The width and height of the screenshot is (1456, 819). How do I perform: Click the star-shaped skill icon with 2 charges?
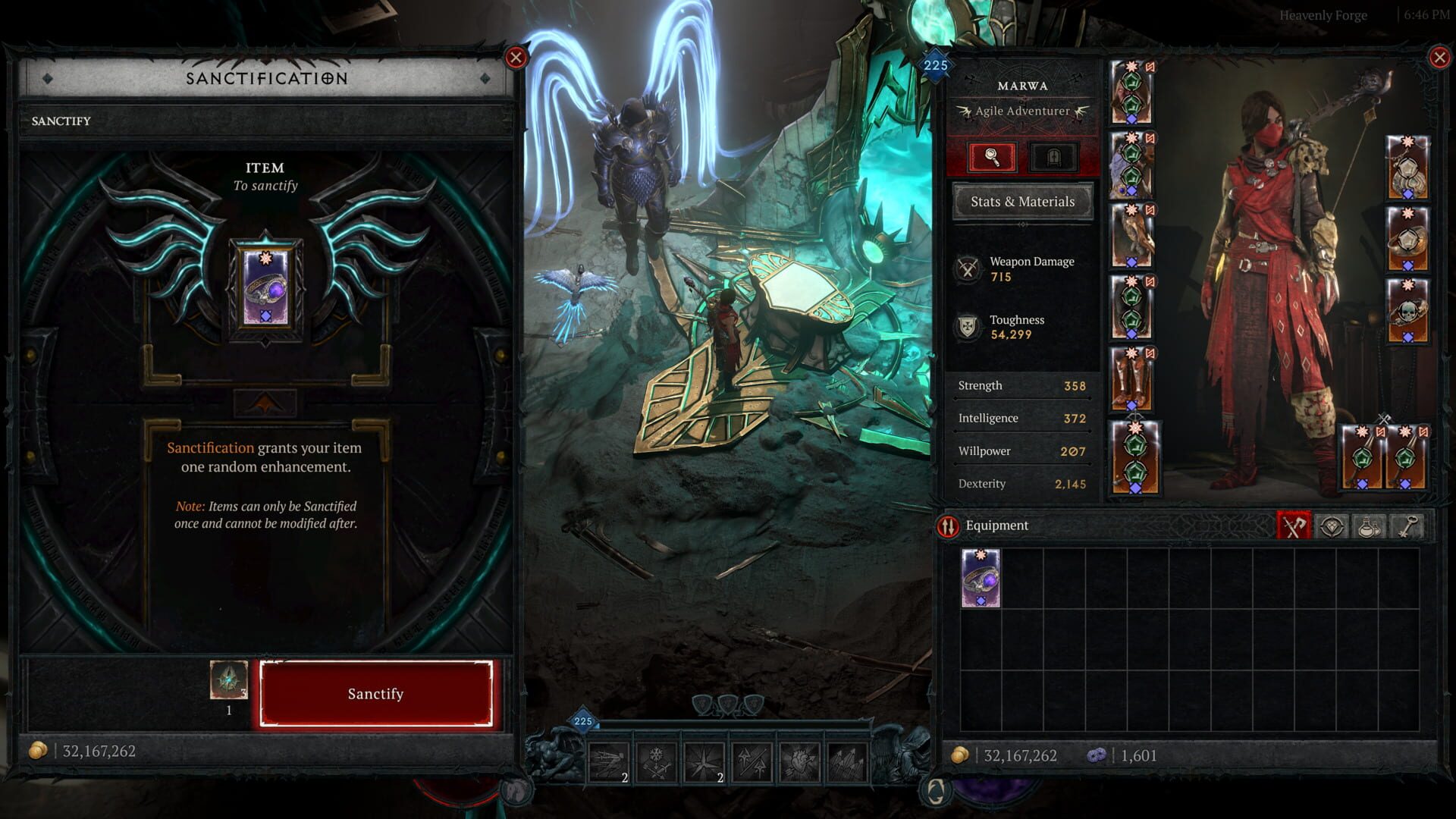click(x=704, y=762)
